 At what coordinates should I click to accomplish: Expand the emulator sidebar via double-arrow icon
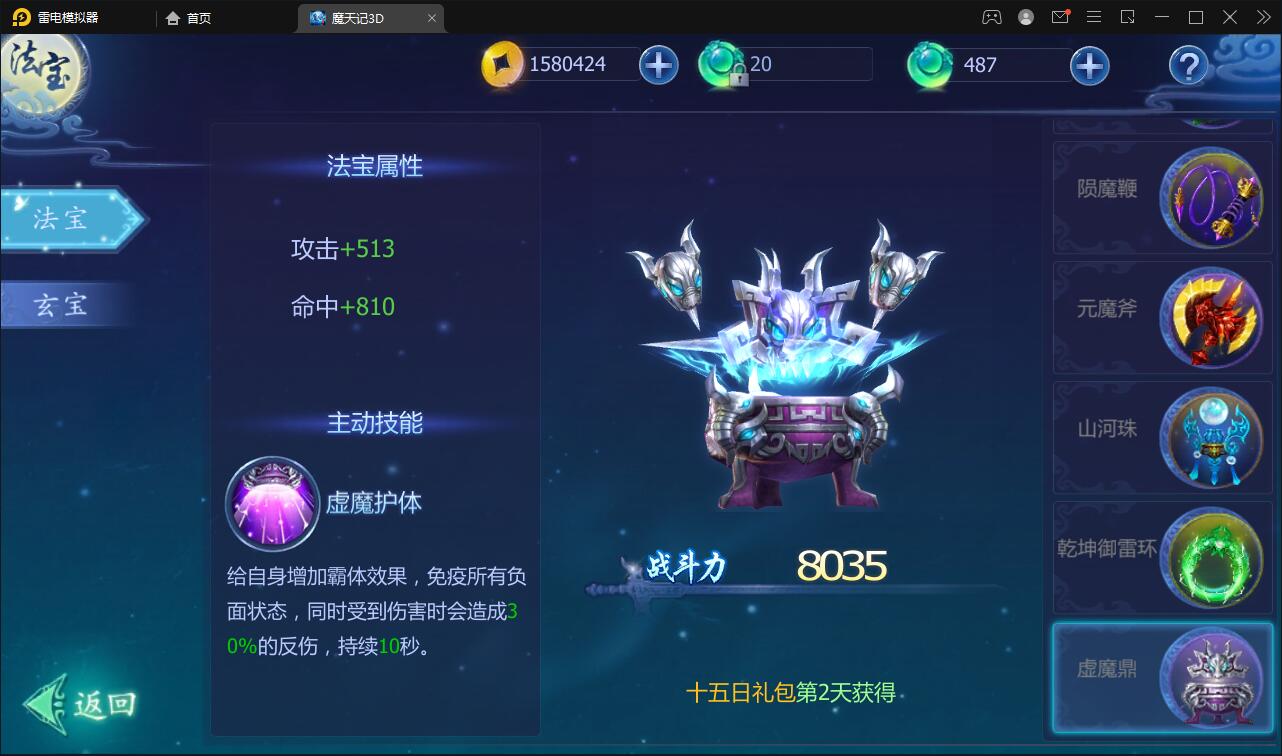point(1262,17)
